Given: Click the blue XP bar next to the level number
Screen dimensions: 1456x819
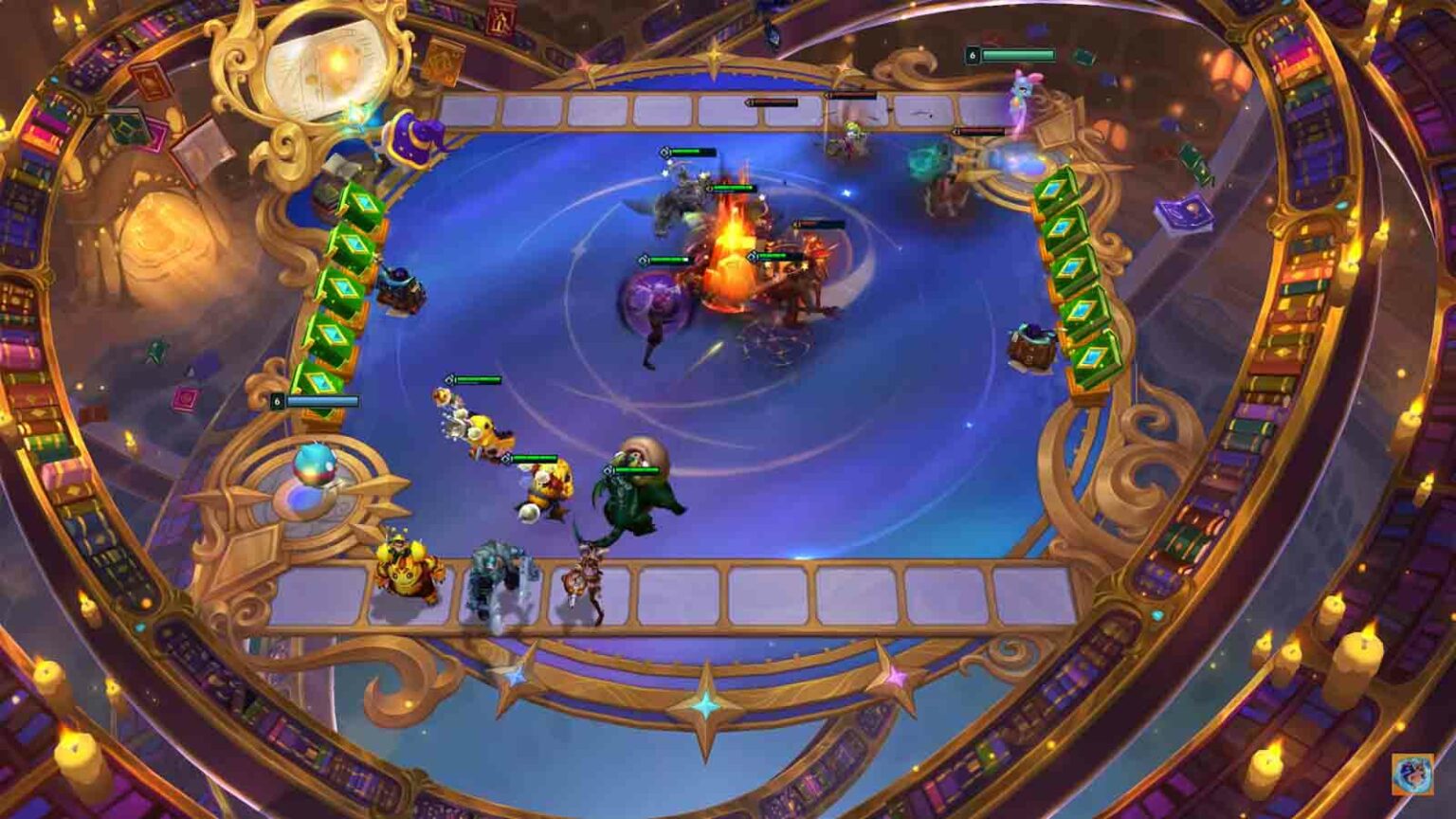Looking at the screenshot, I should [322, 401].
